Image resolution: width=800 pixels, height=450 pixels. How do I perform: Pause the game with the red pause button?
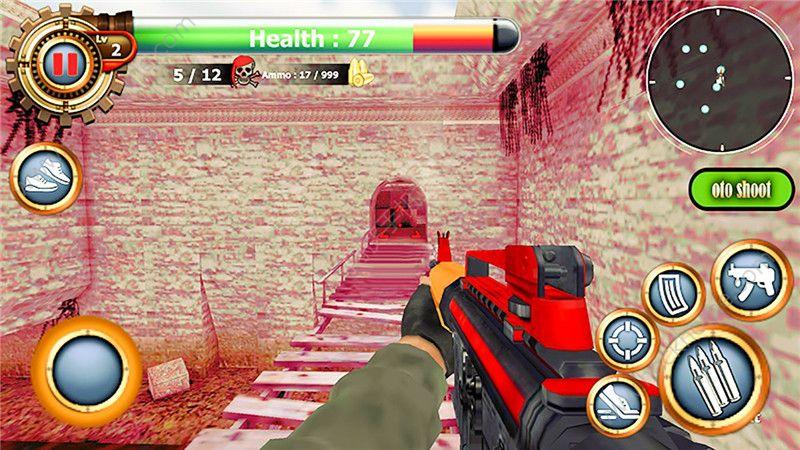[64, 65]
